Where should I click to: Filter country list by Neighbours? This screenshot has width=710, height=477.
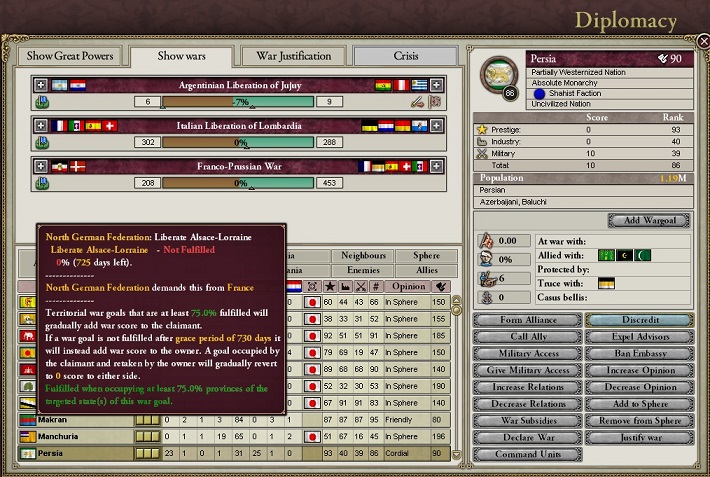pyautogui.click(x=361, y=256)
